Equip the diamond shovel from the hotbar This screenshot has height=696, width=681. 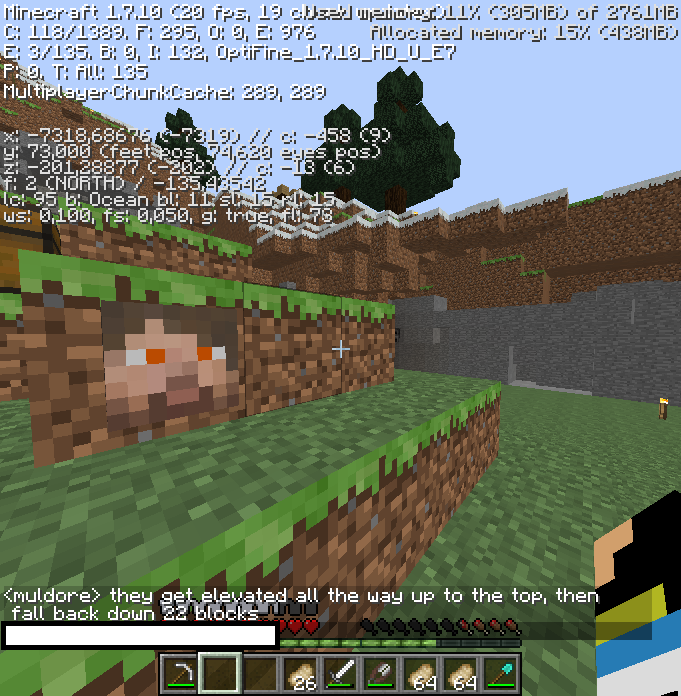500,674
